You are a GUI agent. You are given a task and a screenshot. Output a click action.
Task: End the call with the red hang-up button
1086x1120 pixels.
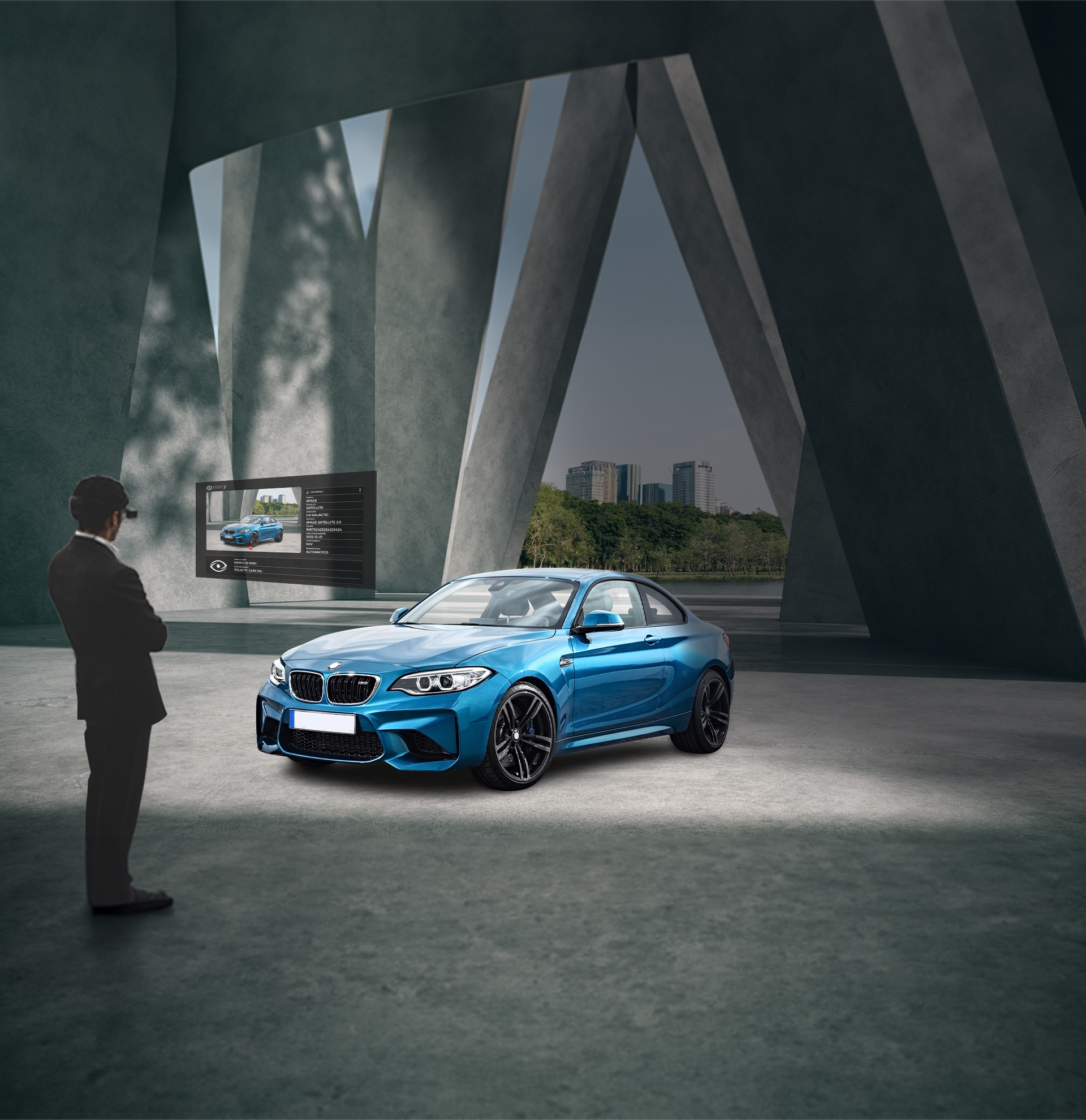(x=251, y=548)
